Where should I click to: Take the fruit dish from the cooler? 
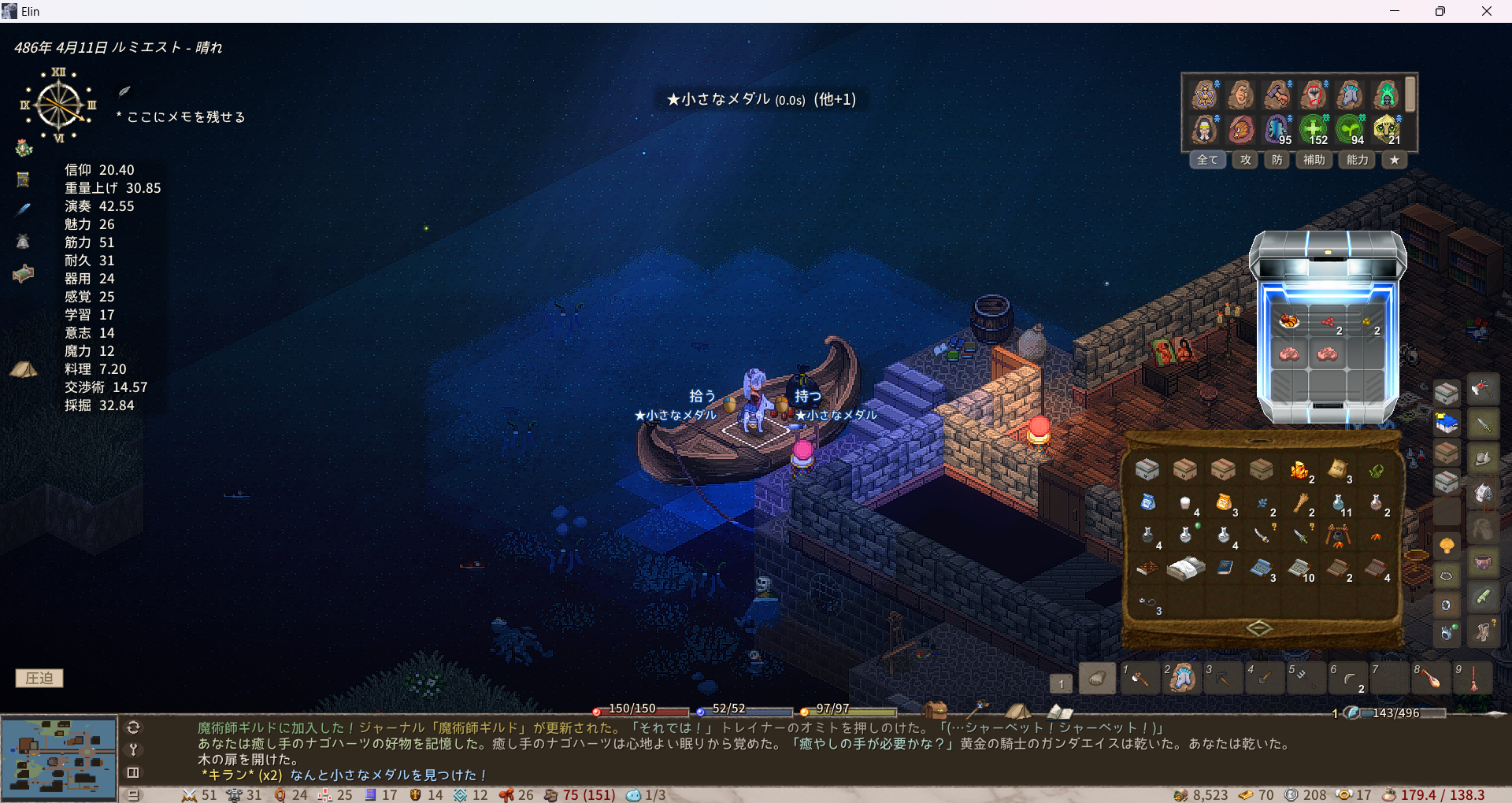point(1289,320)
